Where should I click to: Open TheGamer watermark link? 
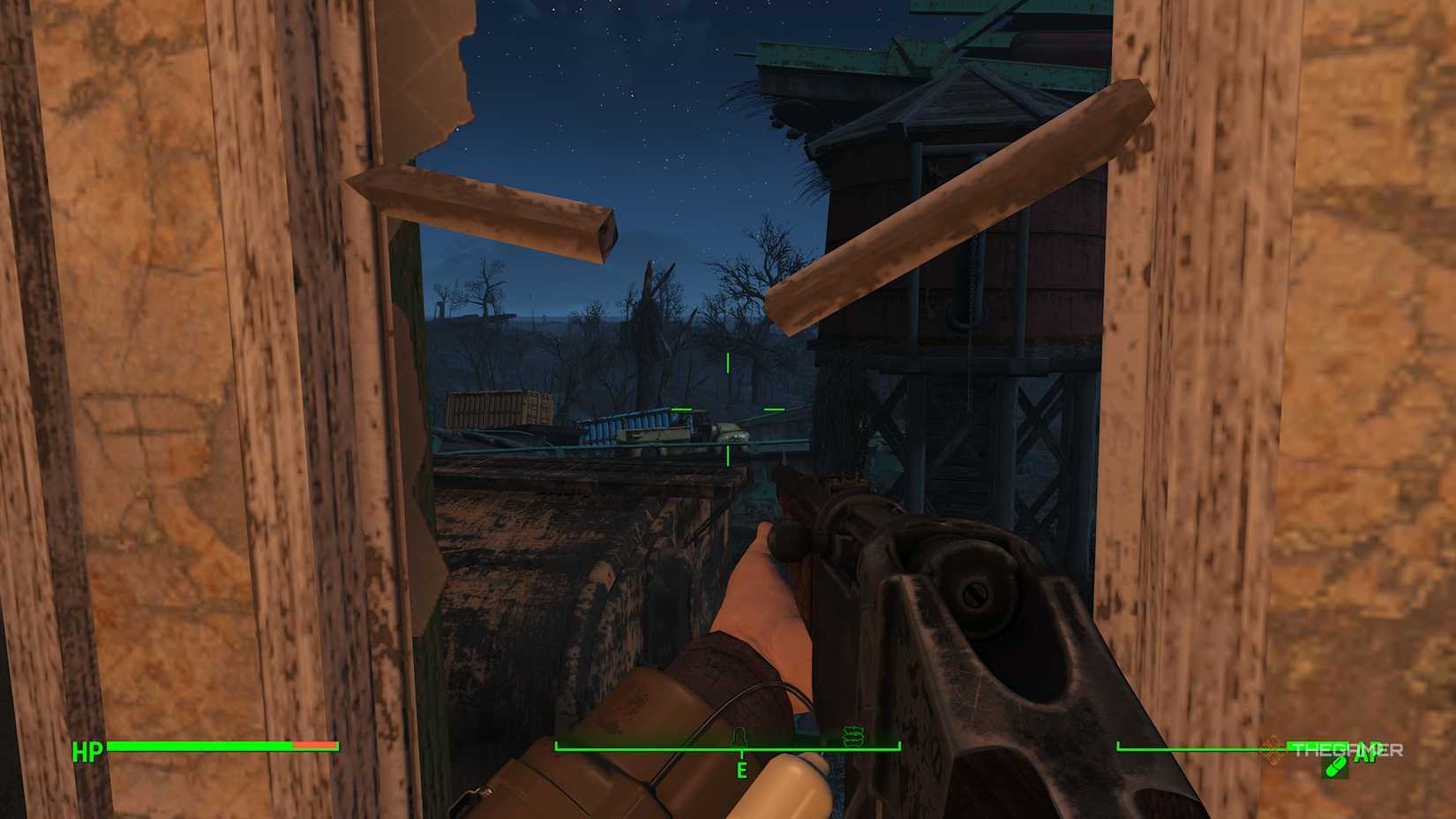[1344, 749]
